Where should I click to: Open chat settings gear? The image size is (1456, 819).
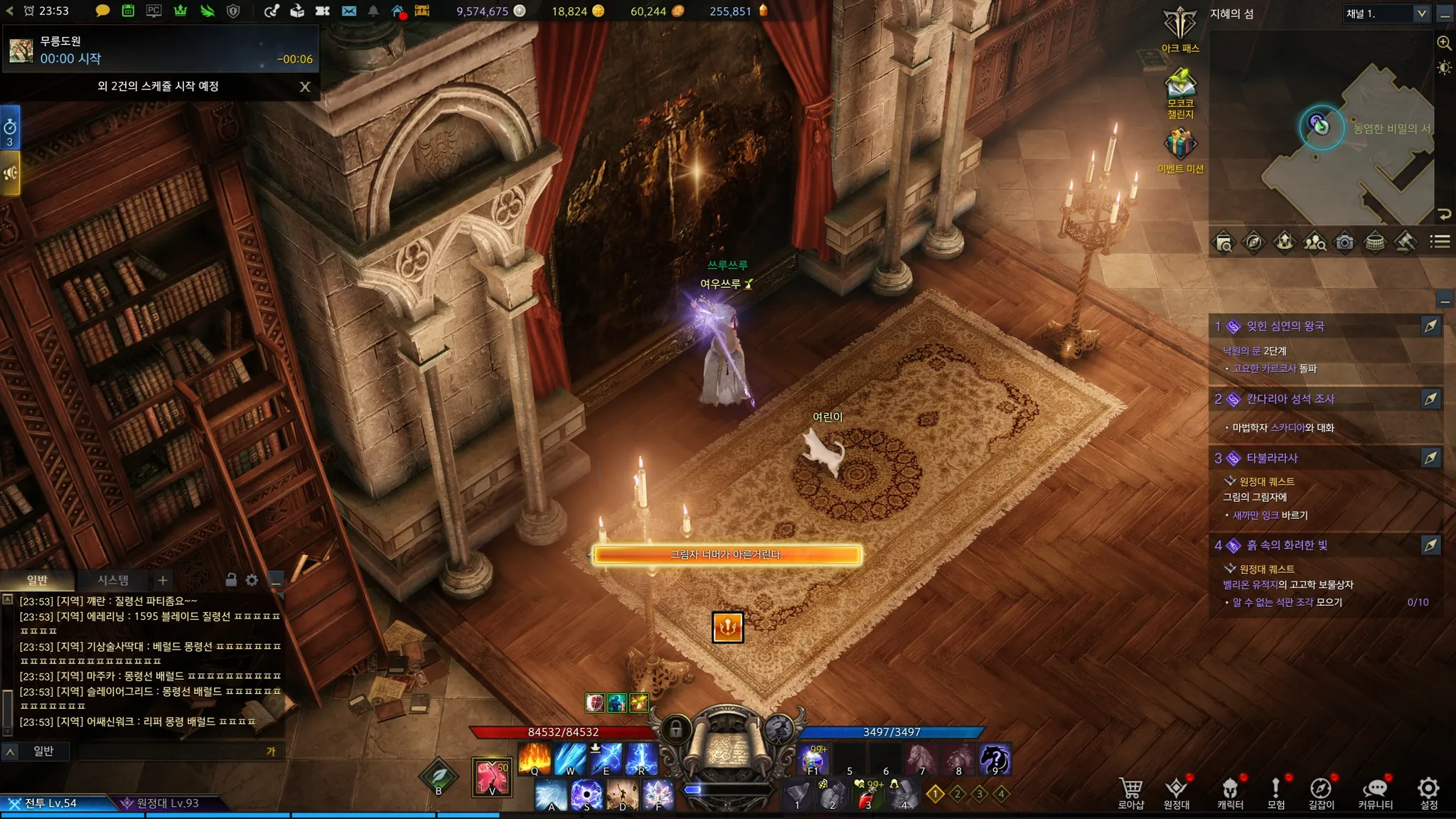tap(252, 580)
